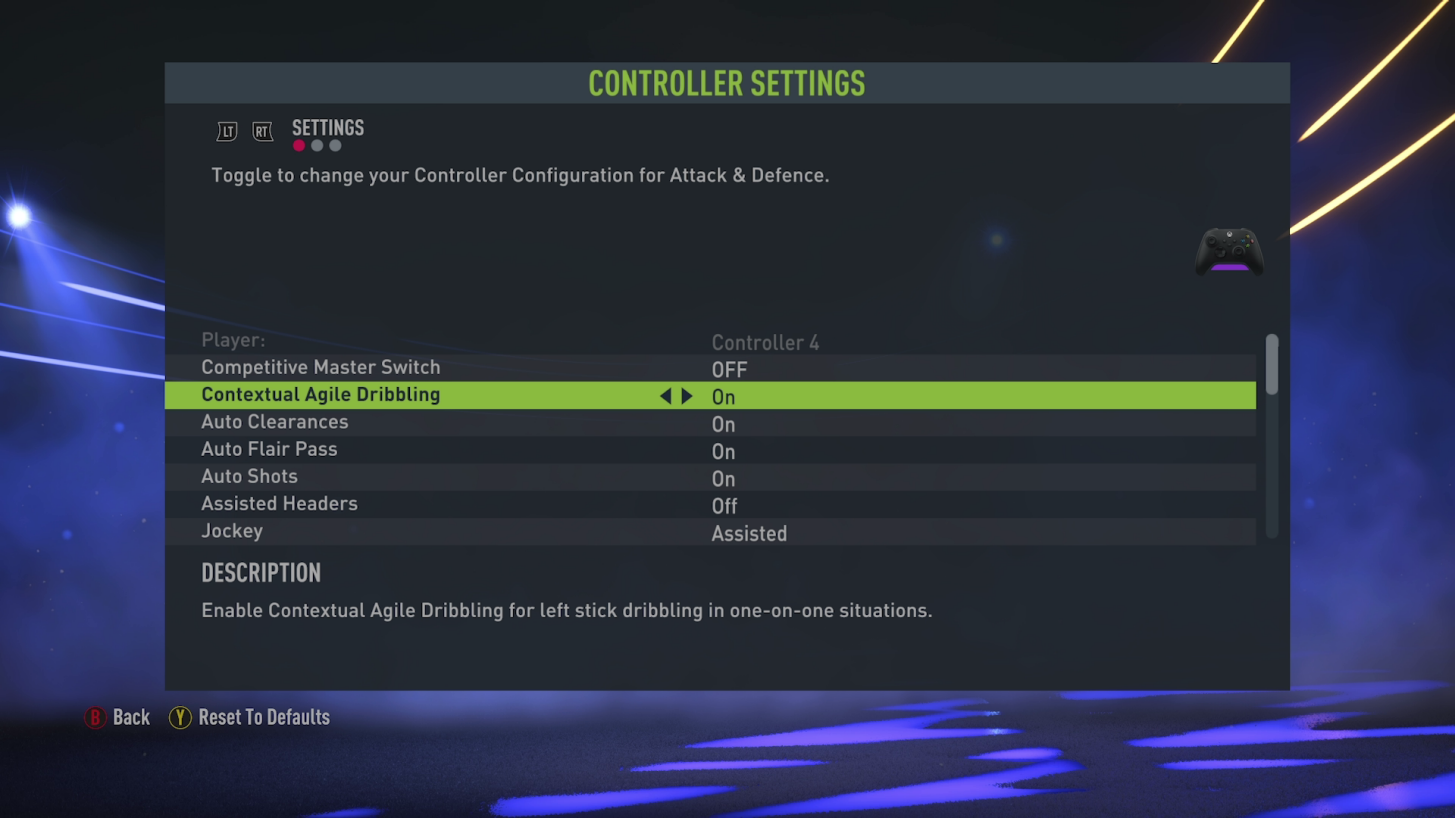Click the first pink page indicator dot
Image resolution: width=1455 pixels, height=818 pixels.
[298, 145]
